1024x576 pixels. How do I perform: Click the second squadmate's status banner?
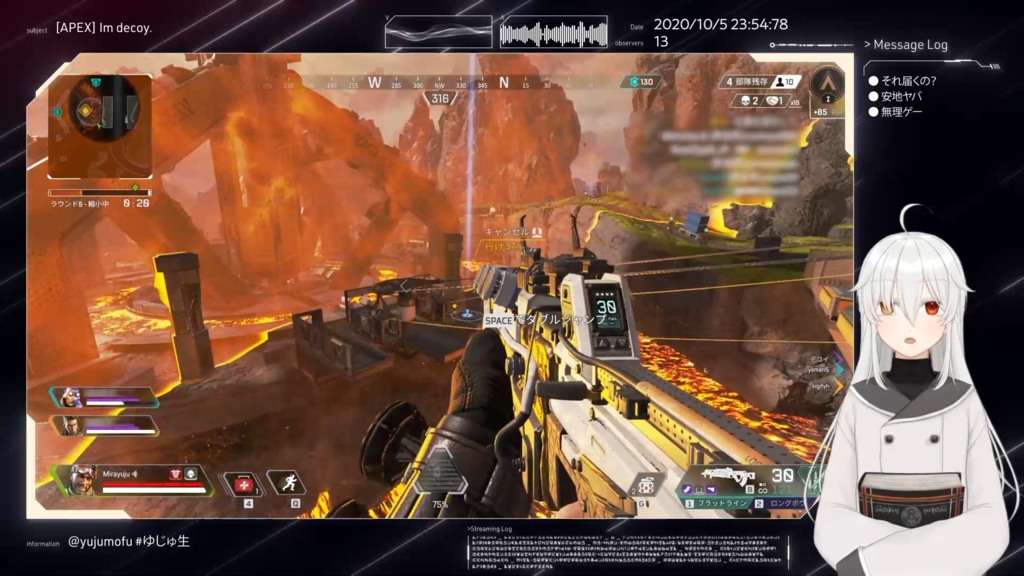103,426
